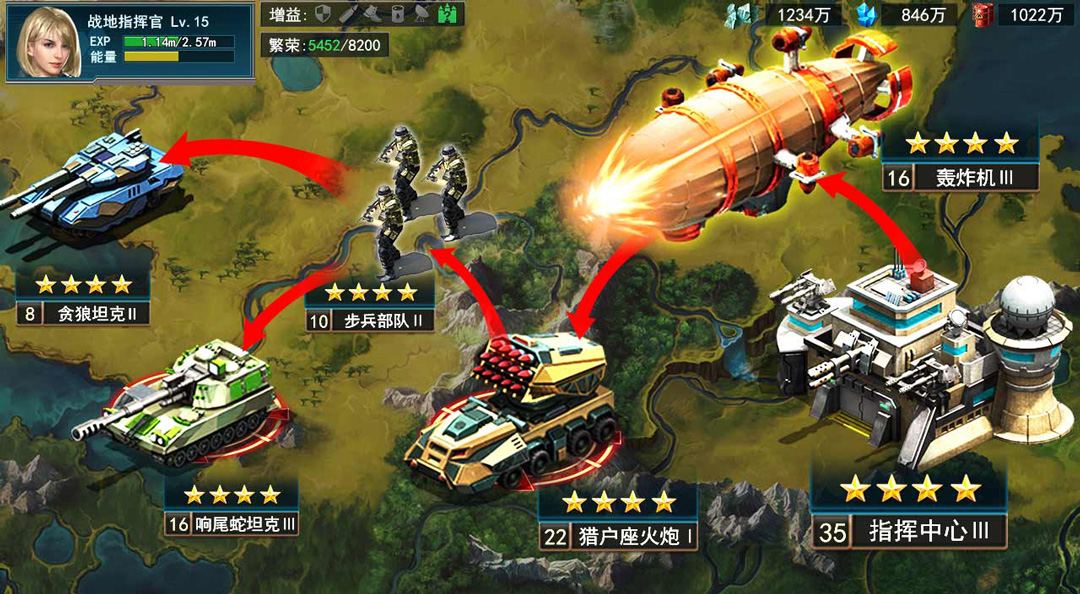Screen dimensions: 1080x594
Task: Open the satellite dish buff icon
Action: coord(422,14)
